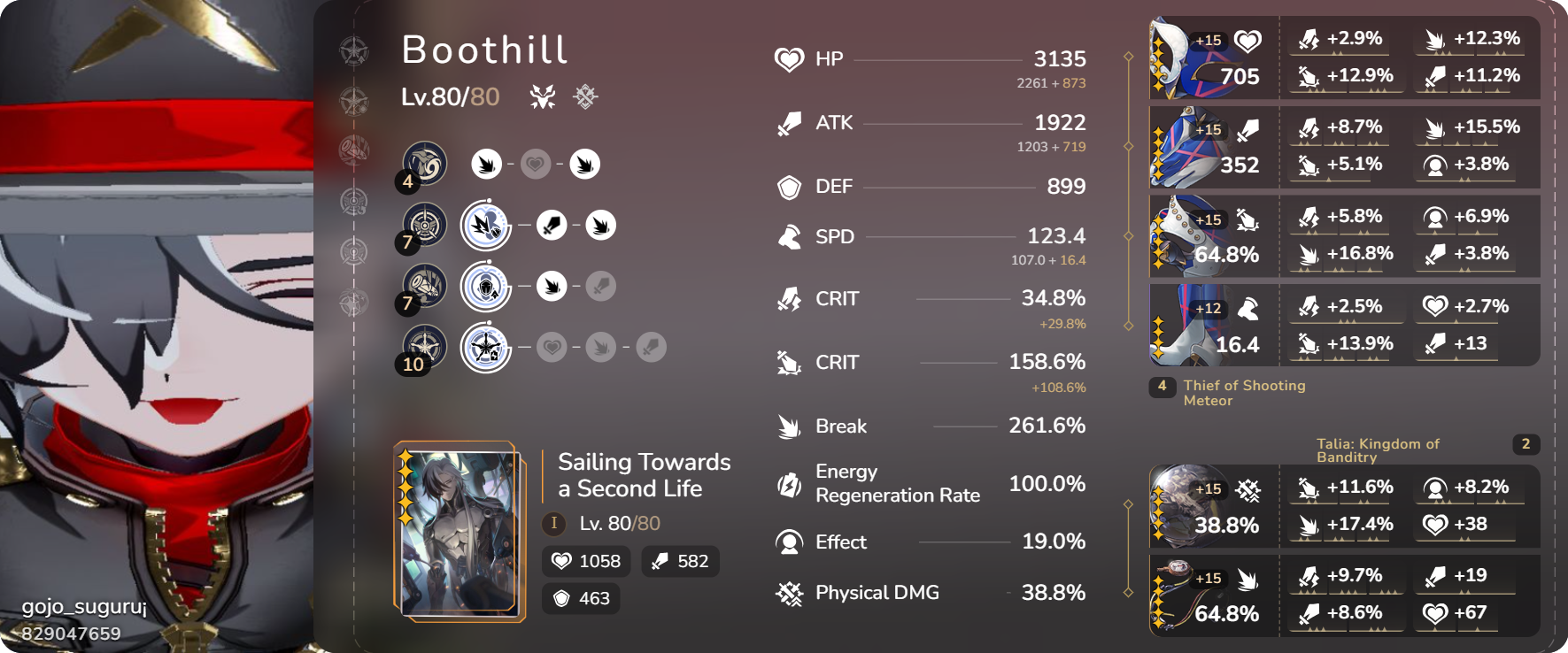The height and width of the screenshot is (653, 1568).
Task: Expand the Thief of Shooting Meteor set
Action: tap(1246, 393)
